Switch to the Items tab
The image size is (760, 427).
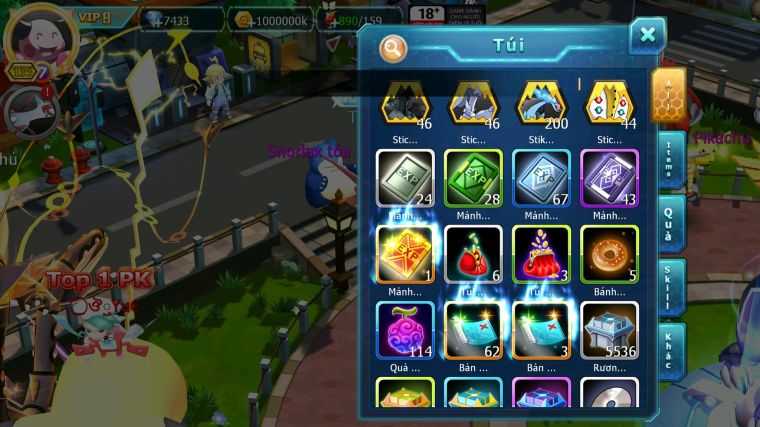pos(670,158)
